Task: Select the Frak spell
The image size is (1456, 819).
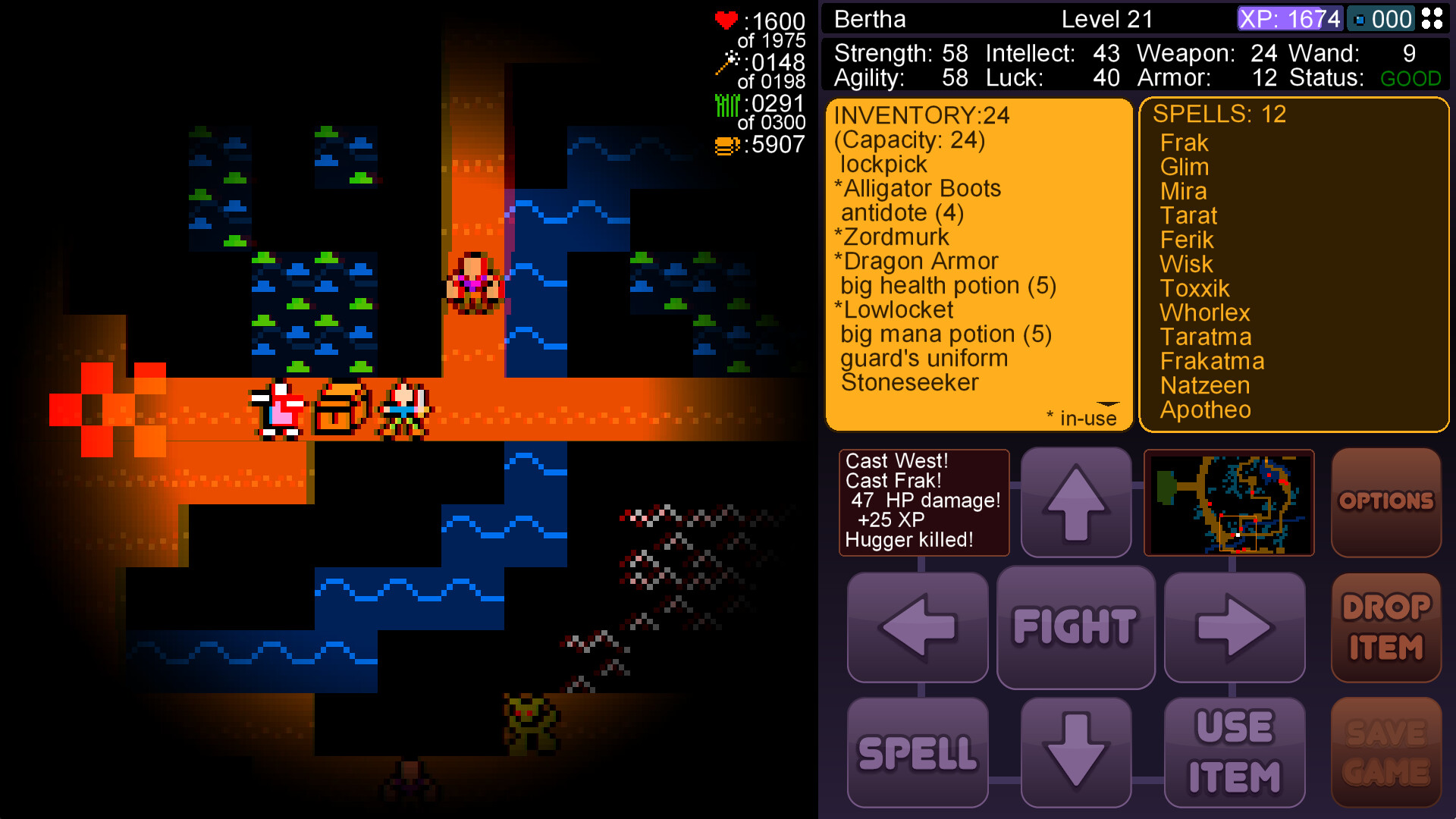Action: (1185, 143)
